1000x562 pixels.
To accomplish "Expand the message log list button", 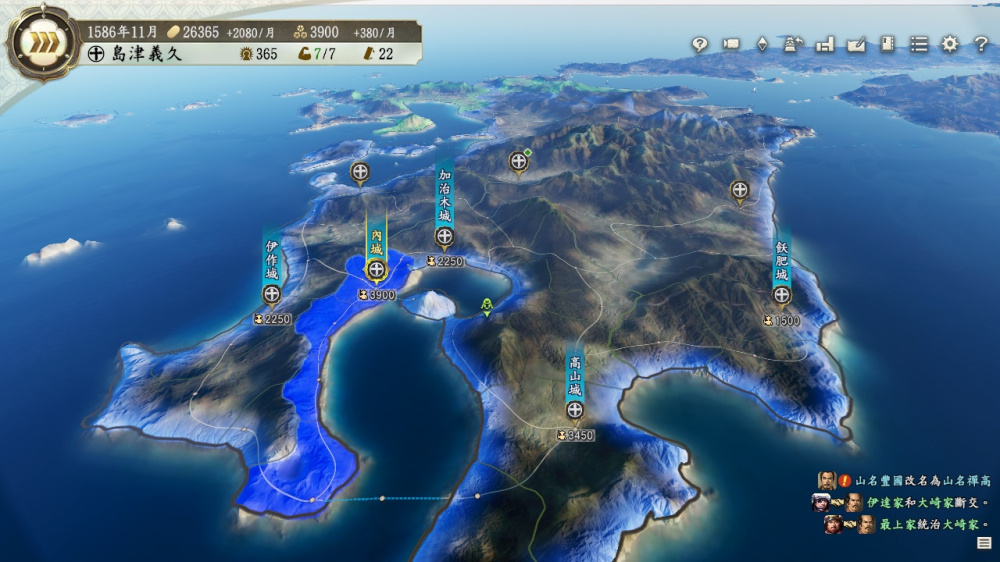I will click(x=984, y=543).
